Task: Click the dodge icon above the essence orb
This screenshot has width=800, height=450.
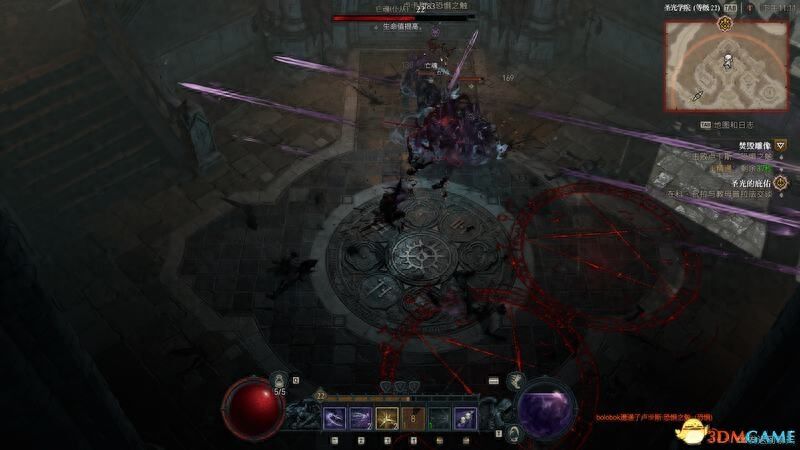Action: 516,379
